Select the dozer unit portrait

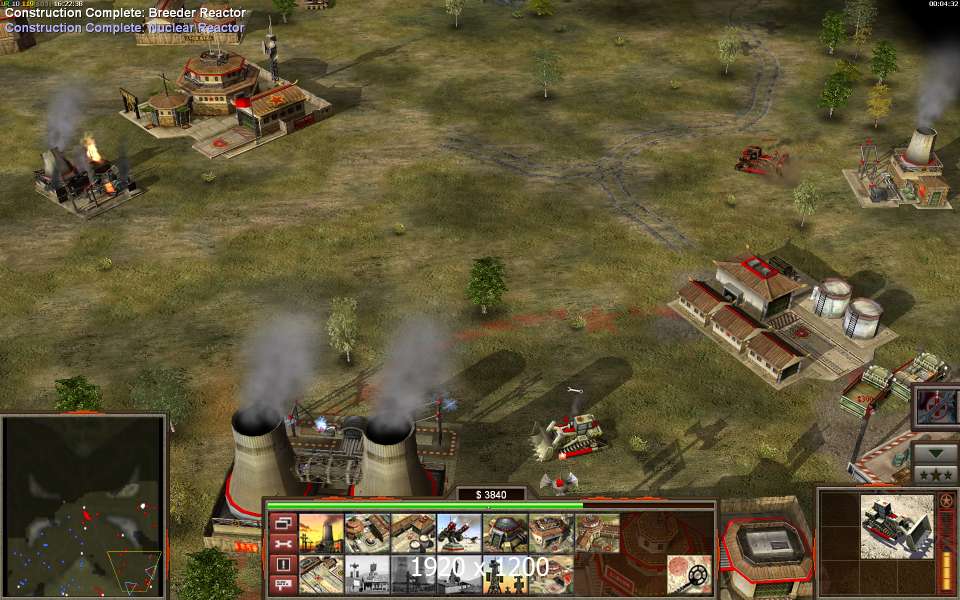[895, 525]
